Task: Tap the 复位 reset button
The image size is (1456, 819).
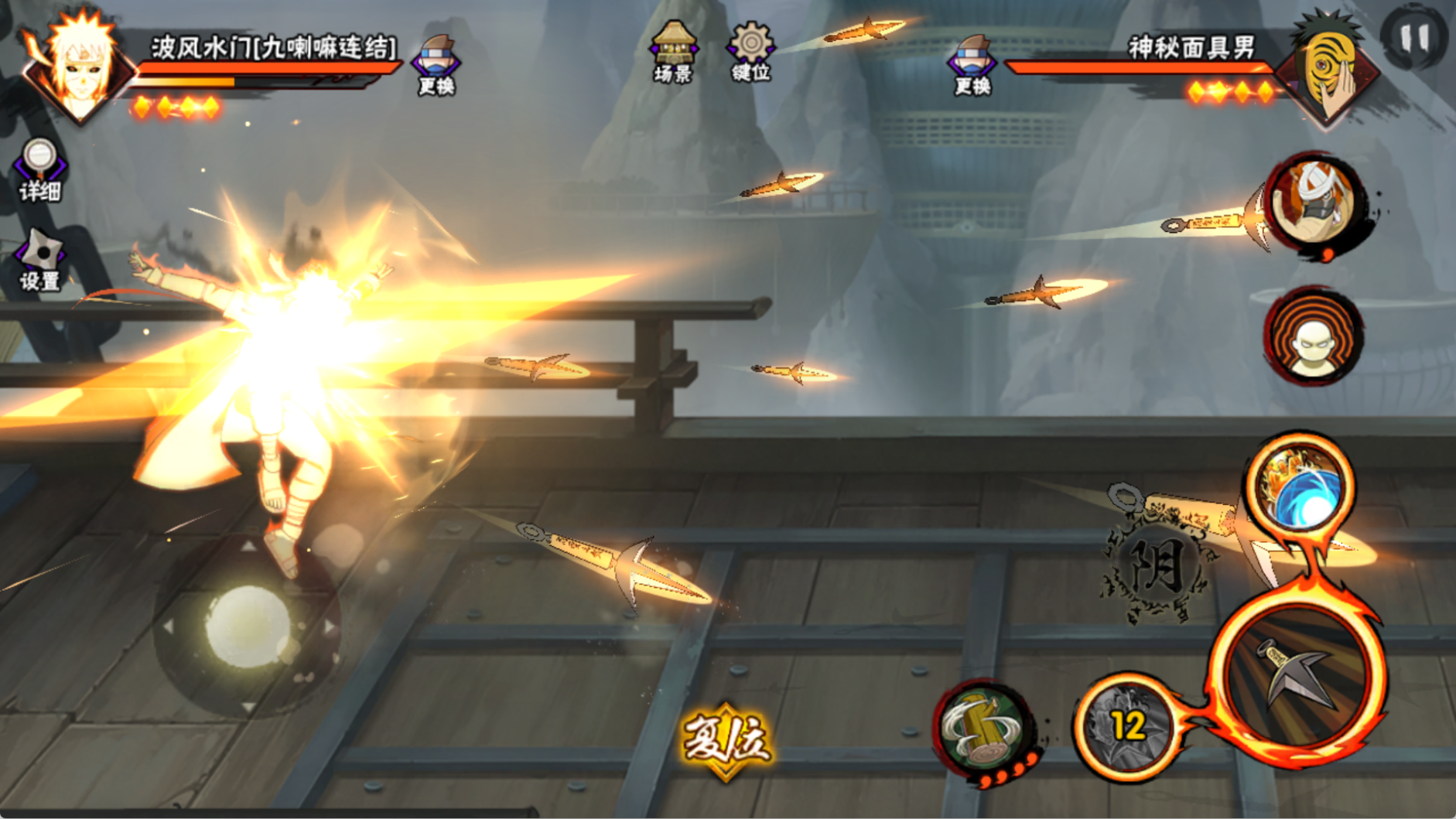Action: click(725, 740)
